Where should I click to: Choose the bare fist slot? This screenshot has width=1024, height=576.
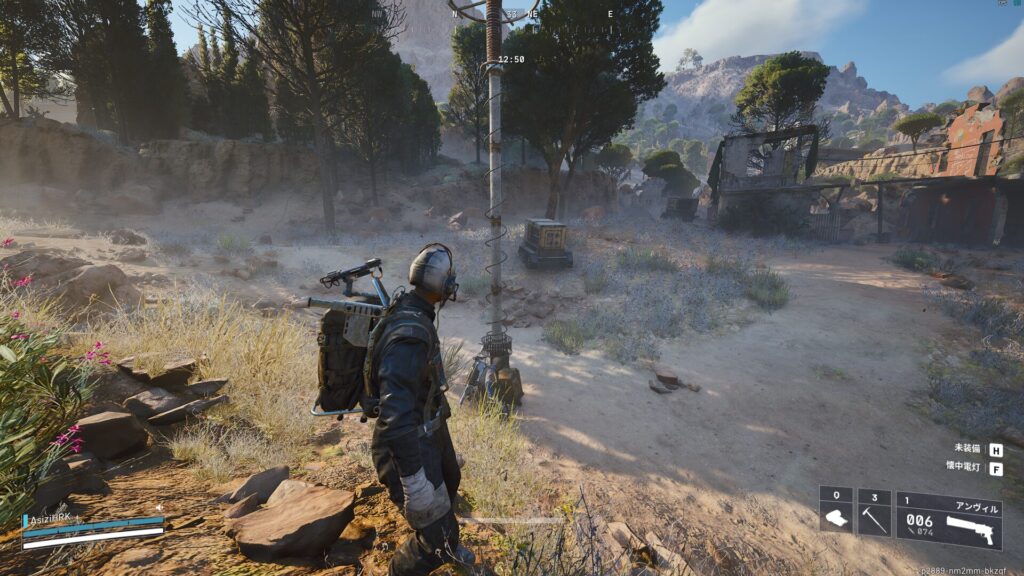pos(836,513)
